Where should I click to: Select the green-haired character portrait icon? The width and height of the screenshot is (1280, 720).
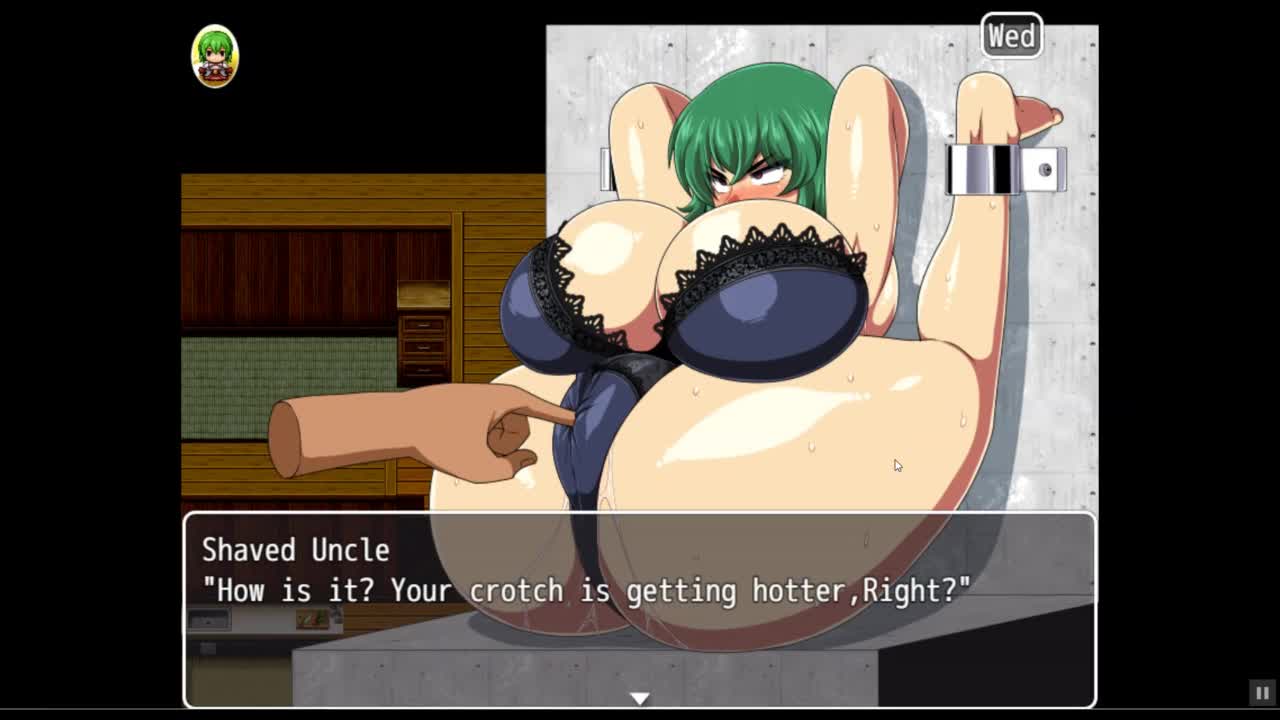click(x=215, y=56)
